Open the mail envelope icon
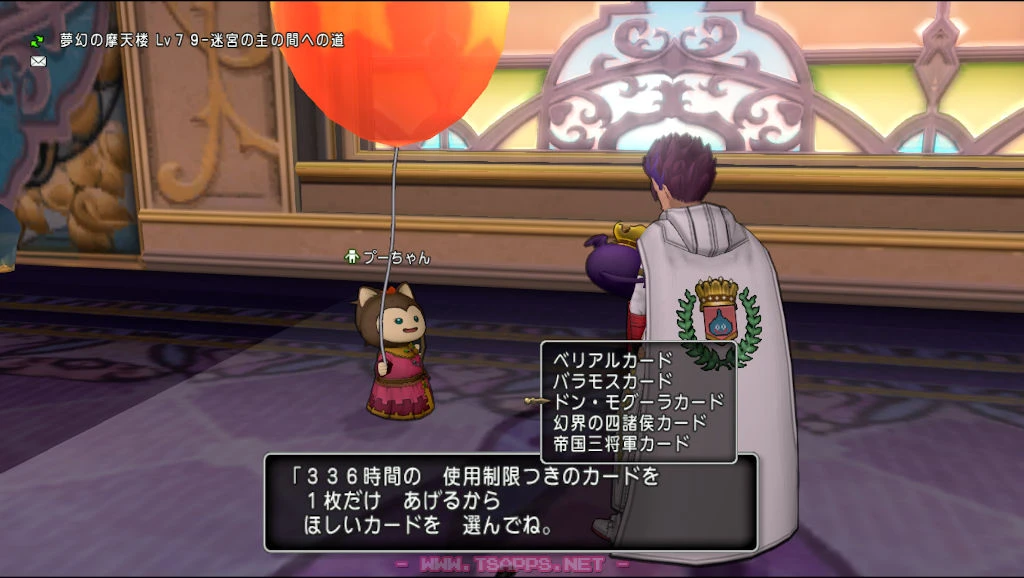 pos(39,61)
